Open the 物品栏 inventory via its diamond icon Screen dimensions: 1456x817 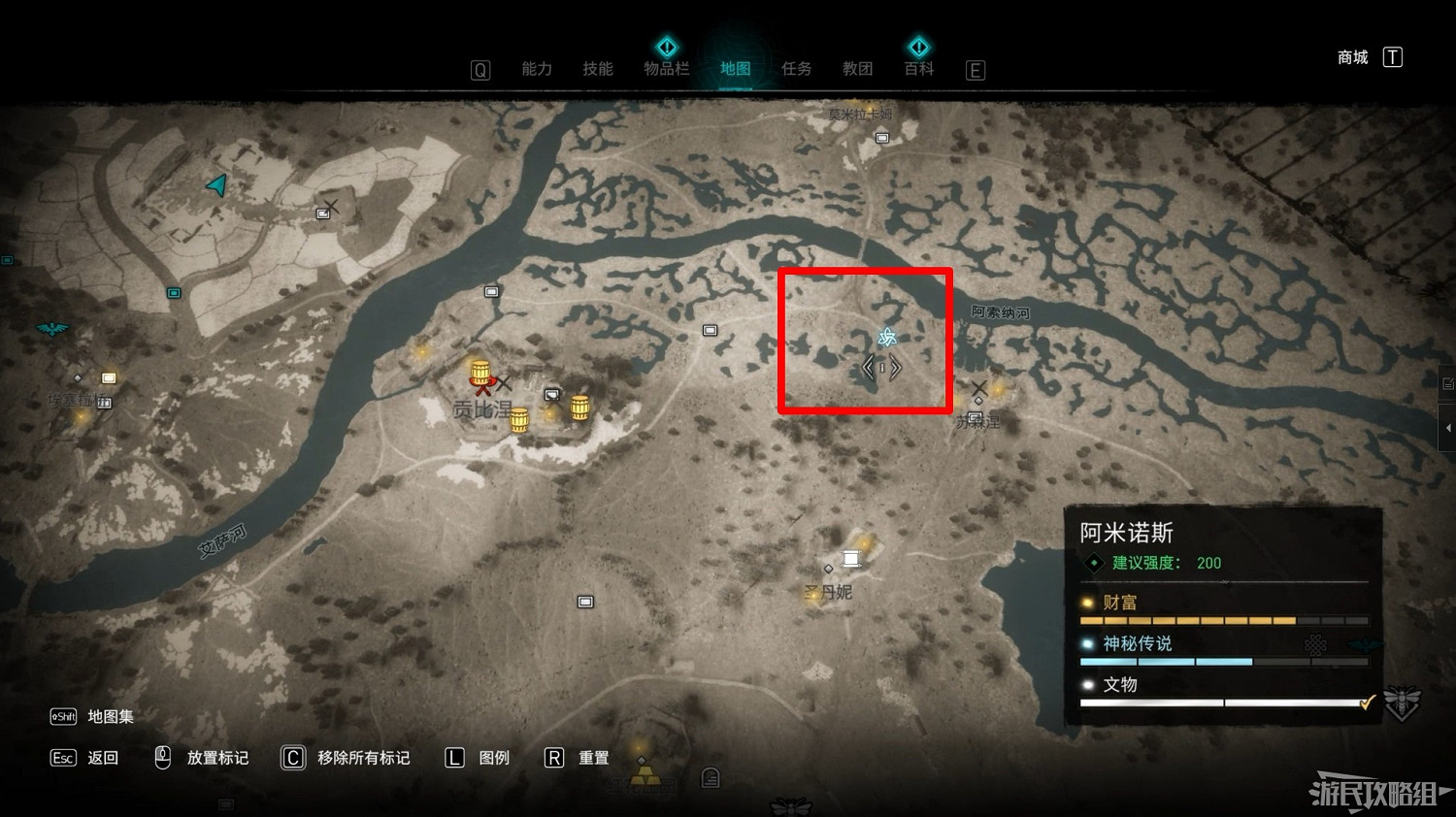pyautogui.click(x=667, y=46)
